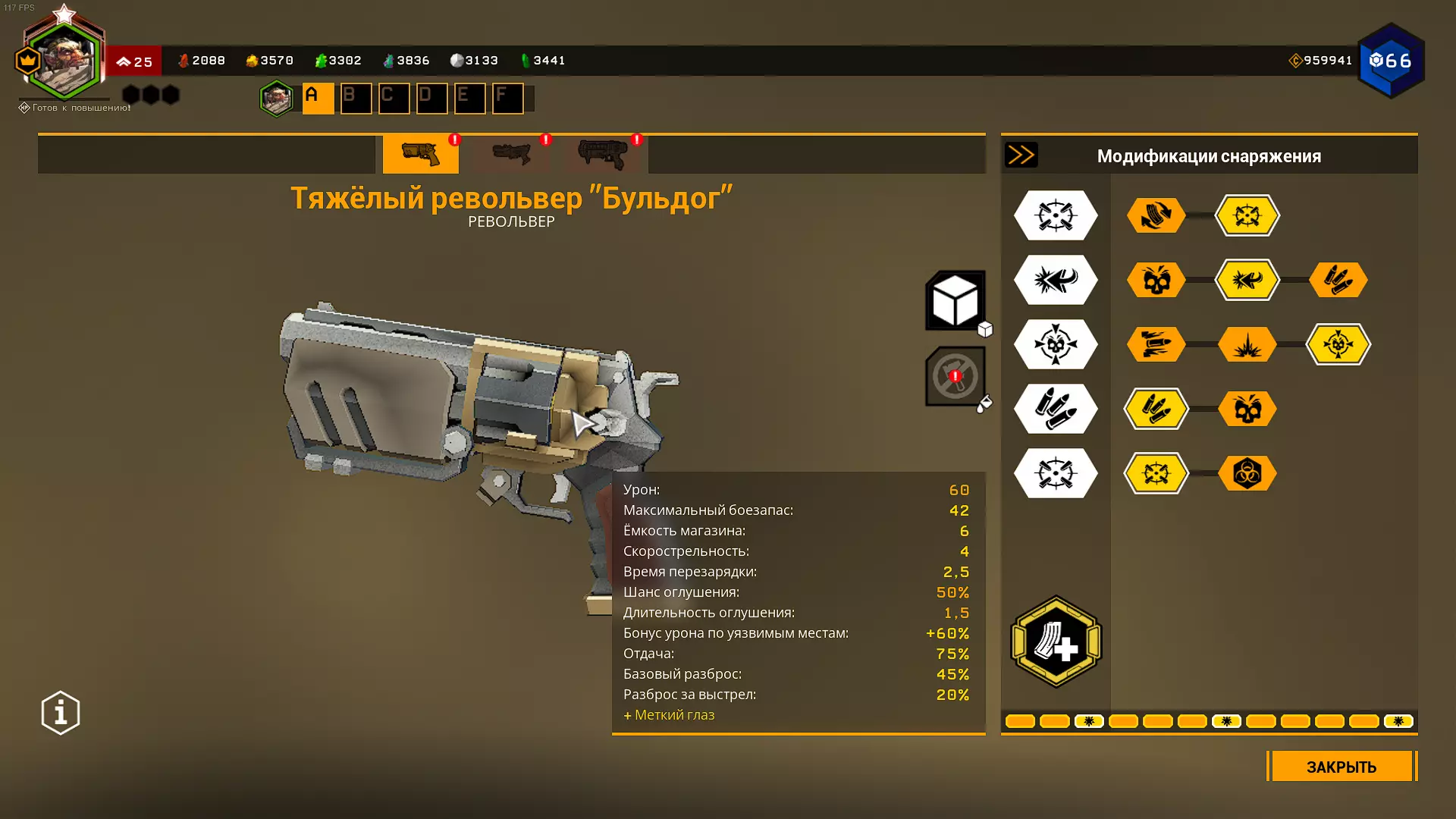The height and width of the screenshot is (819, 1456).
Task: Choose loadout slot B
Action: pyautogui.click(x=356, y=98)
